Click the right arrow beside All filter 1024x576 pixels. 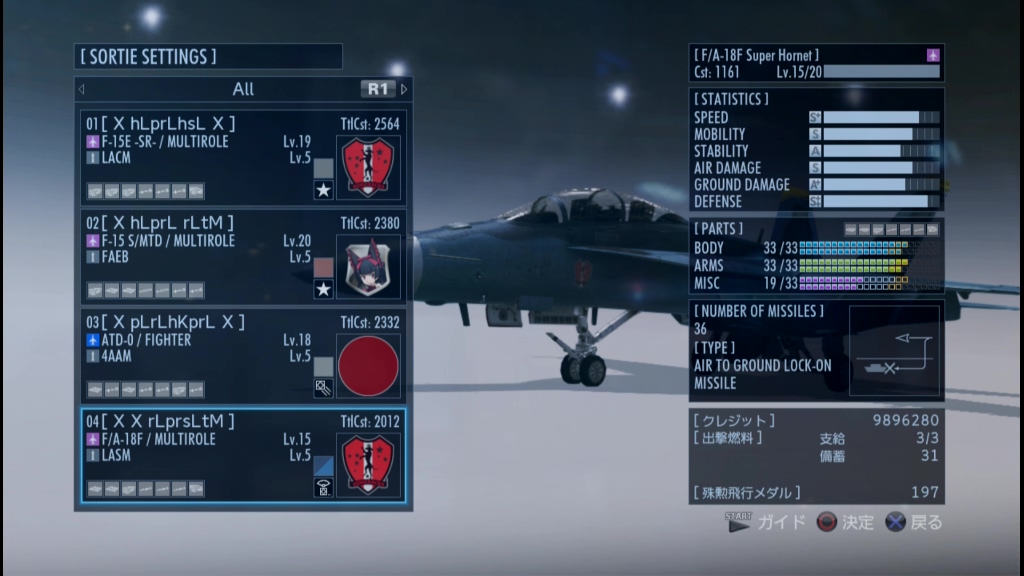tap(404, 89)
